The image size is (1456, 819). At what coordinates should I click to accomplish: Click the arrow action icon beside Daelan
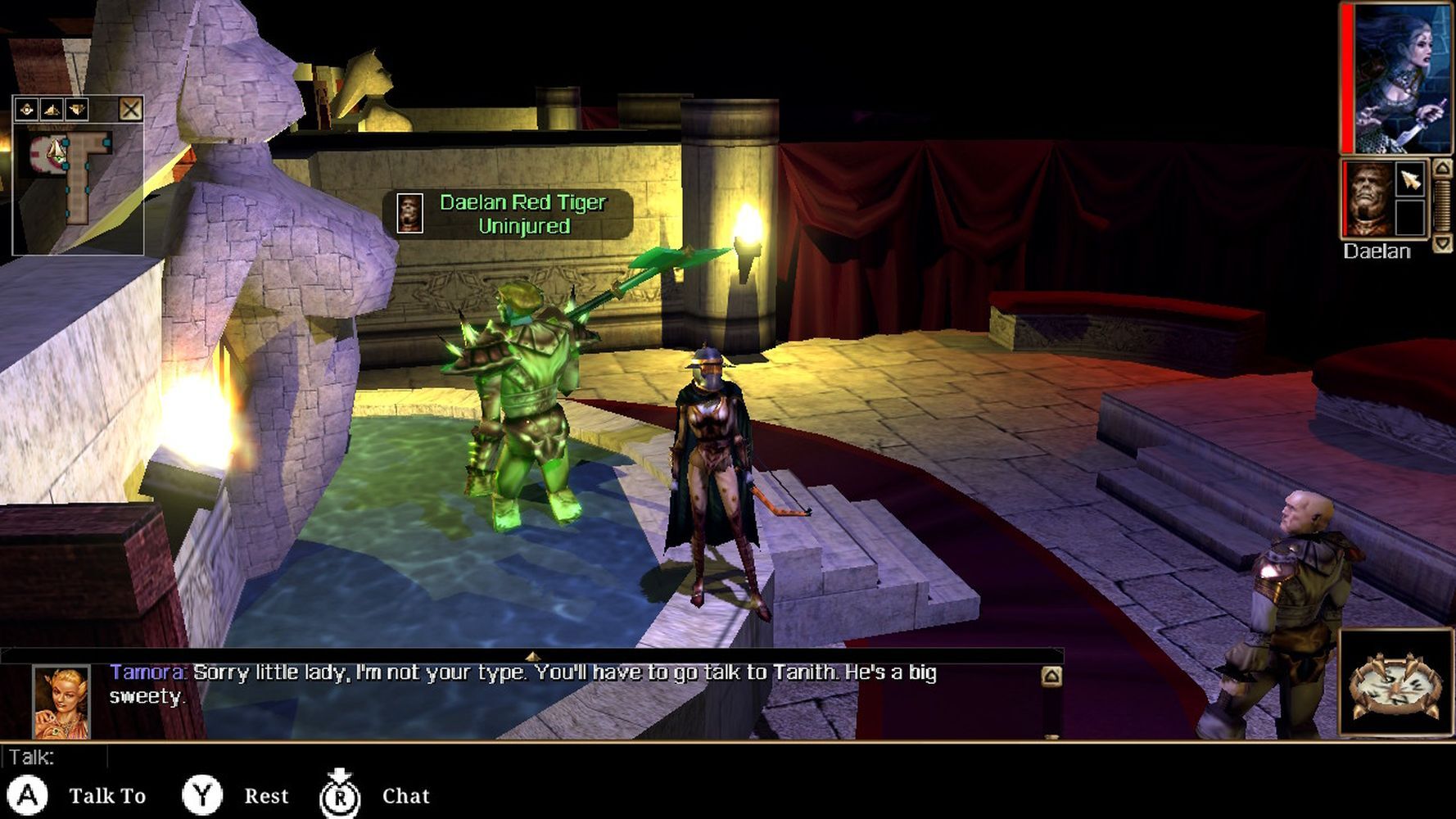1410,180
